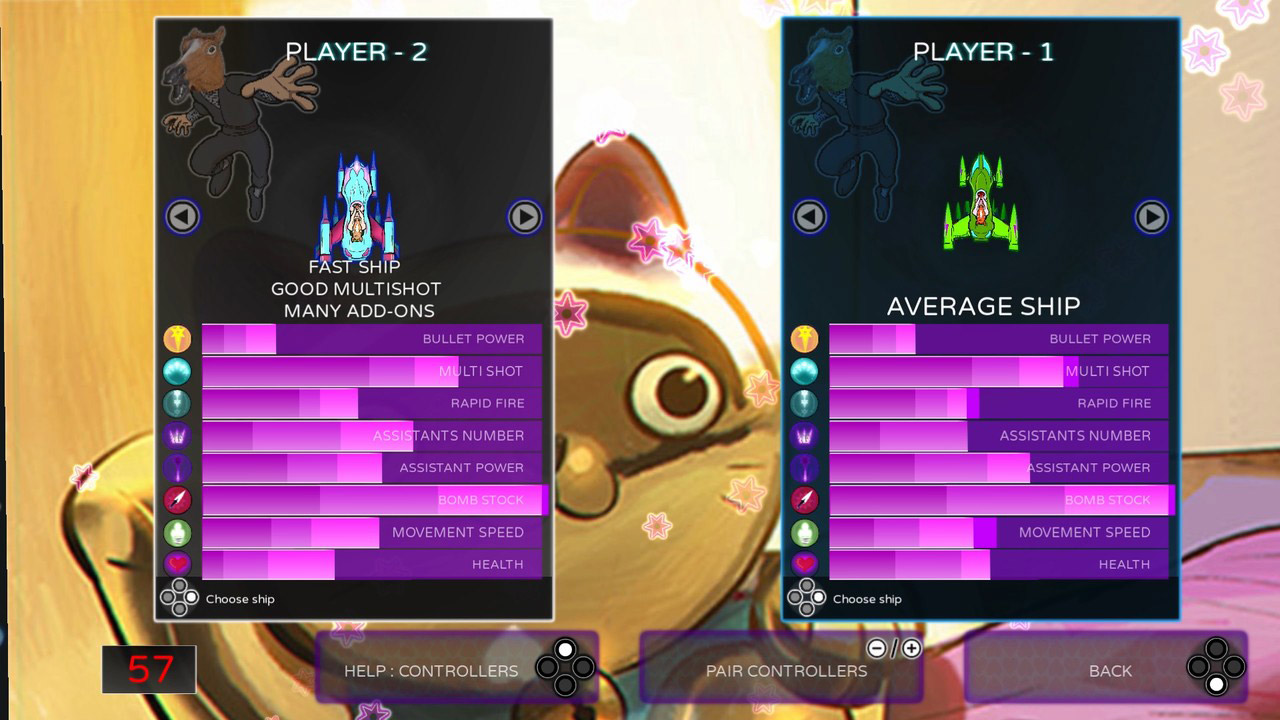This screenshot has width=1280, height=720.
Task: Click Player 2's right arrow to view next ship
Action: [524, 217]
